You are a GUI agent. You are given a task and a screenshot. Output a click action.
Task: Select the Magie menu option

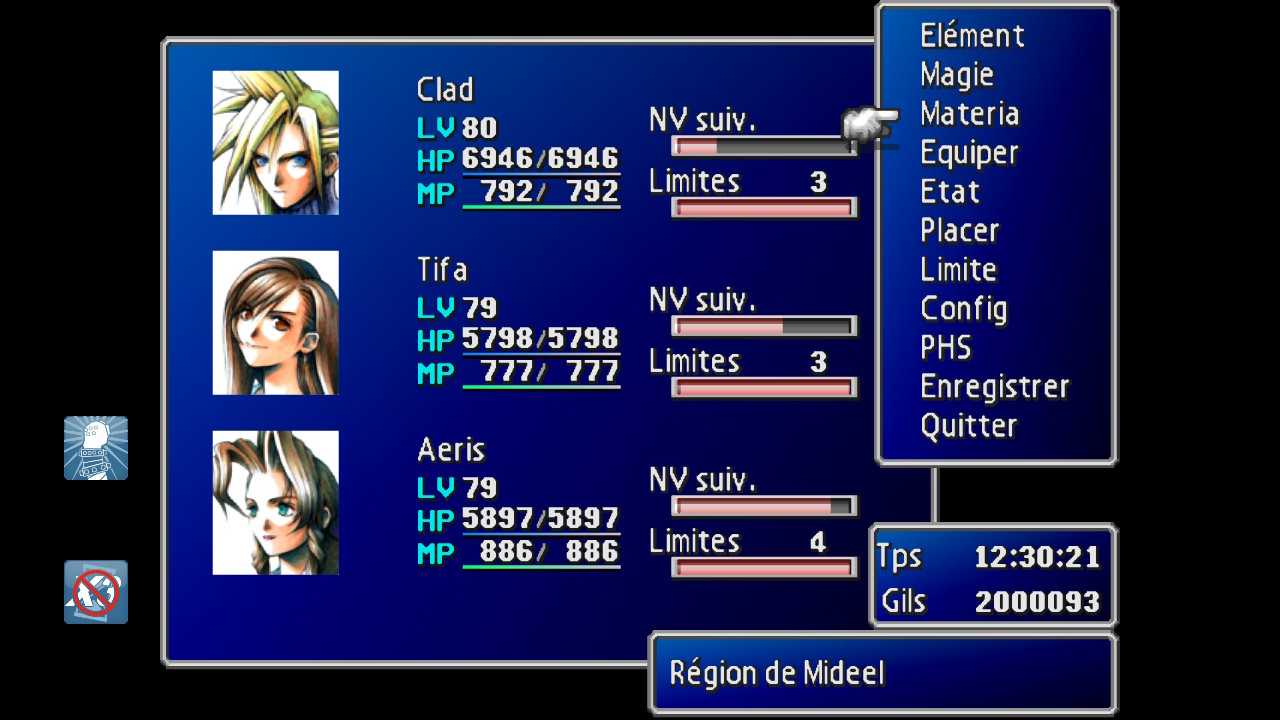click(957, 75)
